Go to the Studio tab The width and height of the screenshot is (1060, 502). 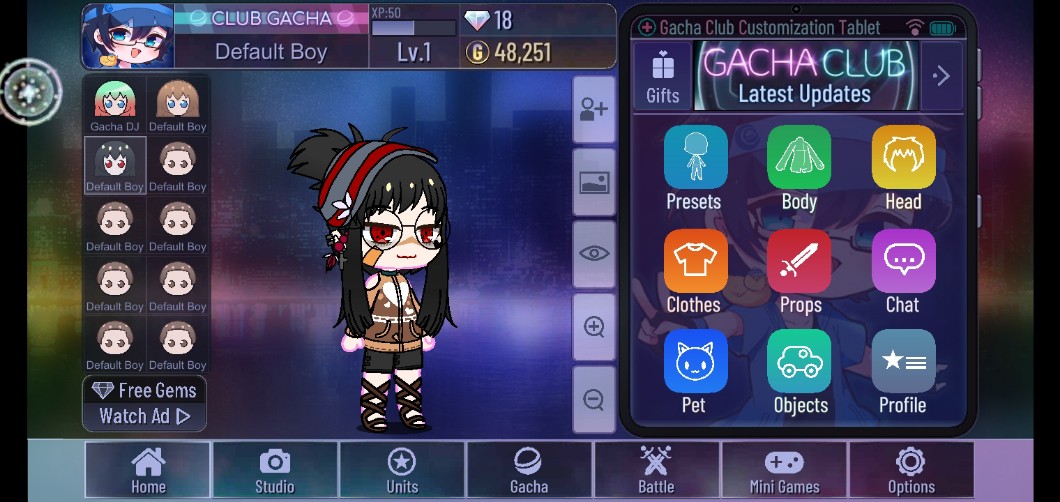tap(275, 470)
